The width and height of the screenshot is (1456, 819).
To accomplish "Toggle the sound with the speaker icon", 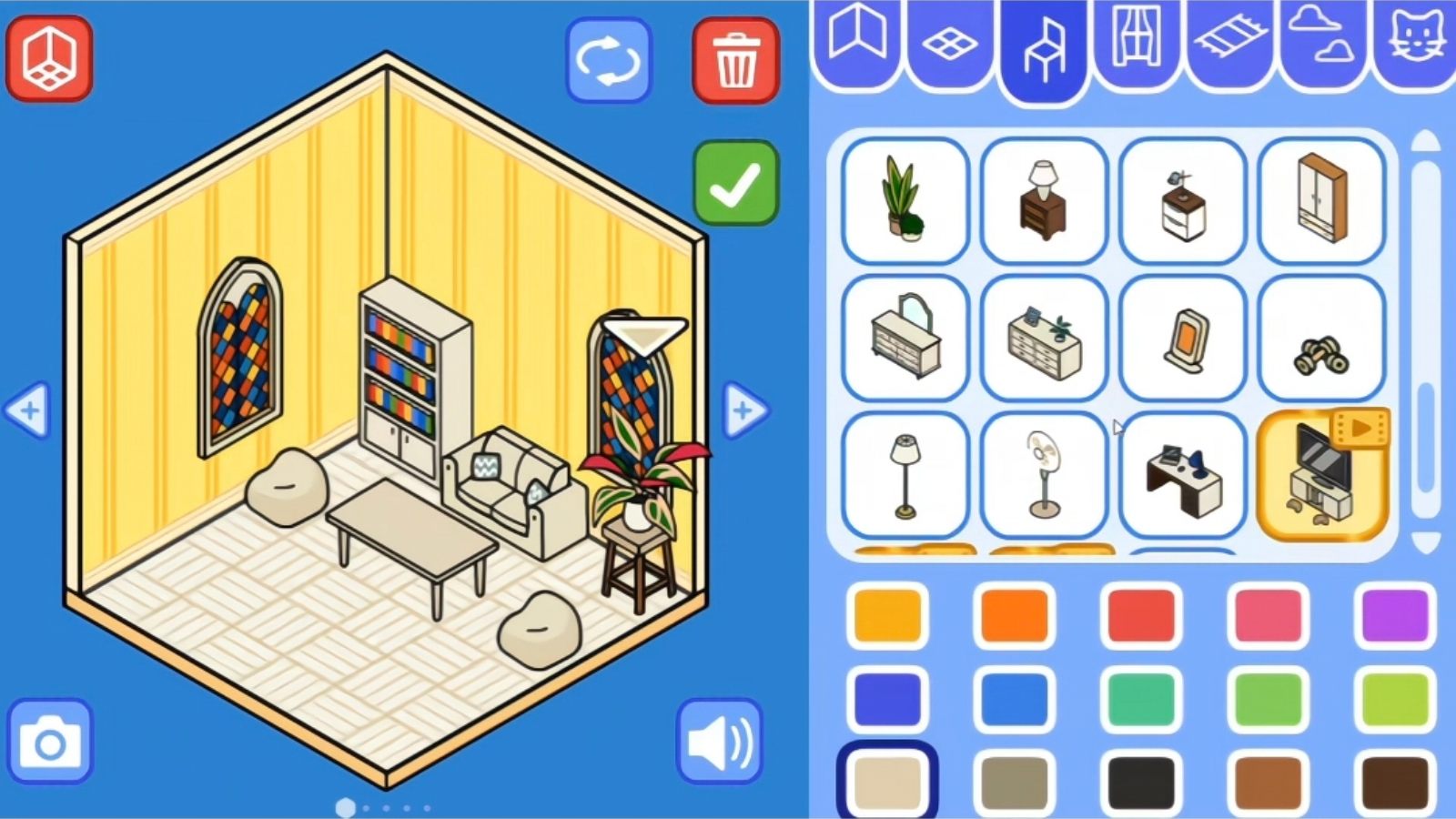I will pos(719,739).
